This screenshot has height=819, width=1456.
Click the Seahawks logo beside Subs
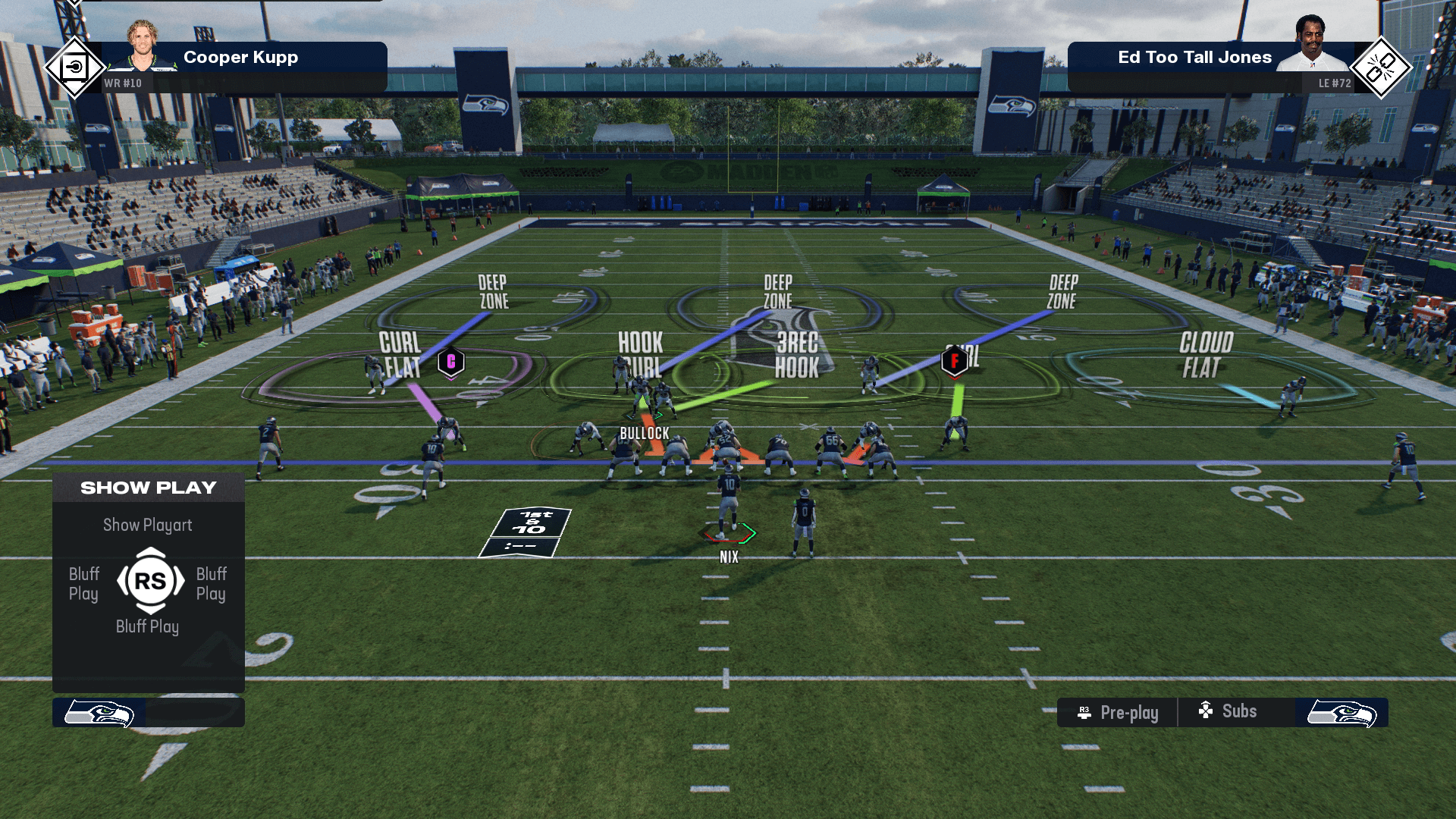click(x=1341, y=714)
